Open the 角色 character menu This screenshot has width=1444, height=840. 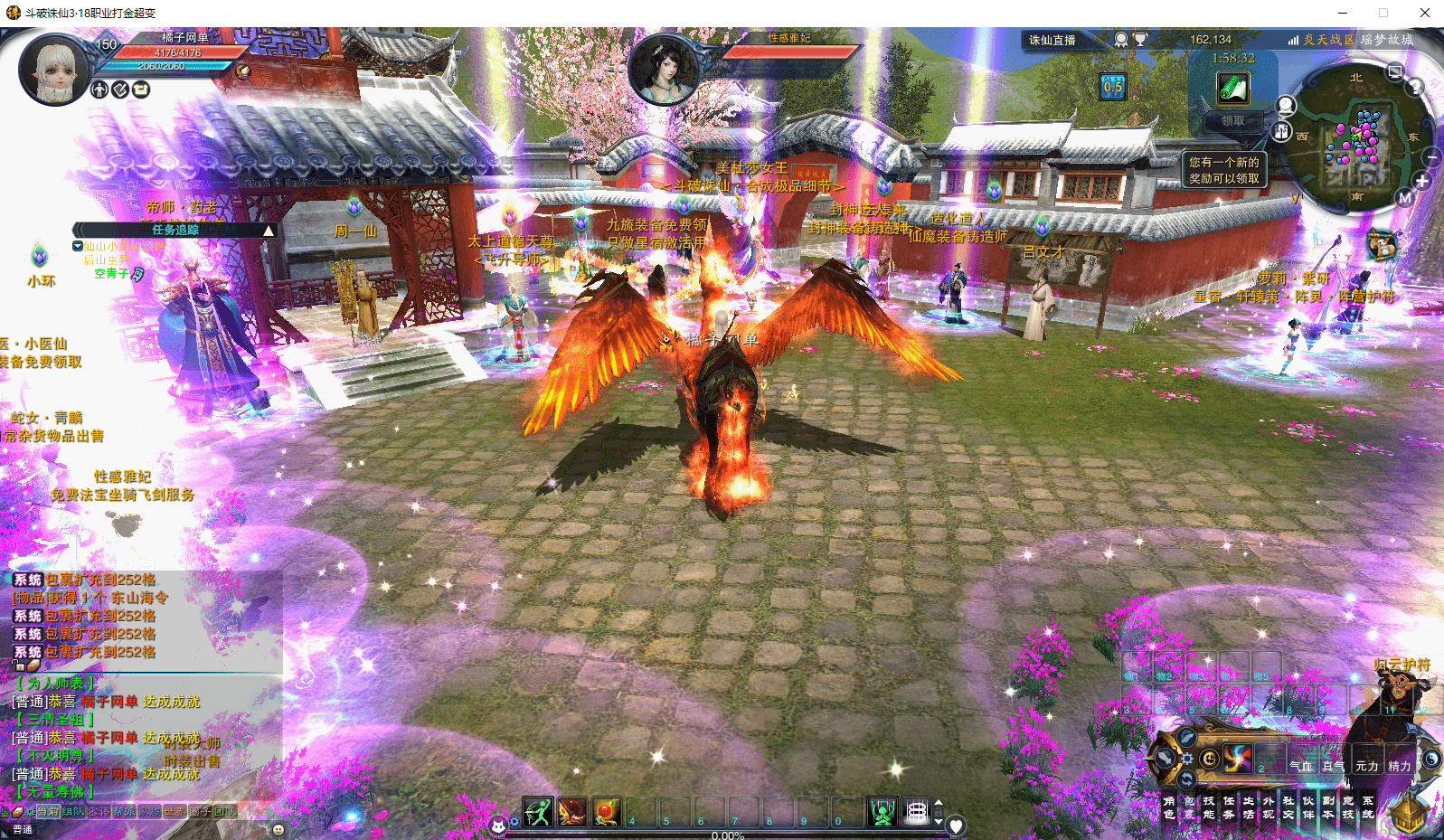[x=1169, y=807]
